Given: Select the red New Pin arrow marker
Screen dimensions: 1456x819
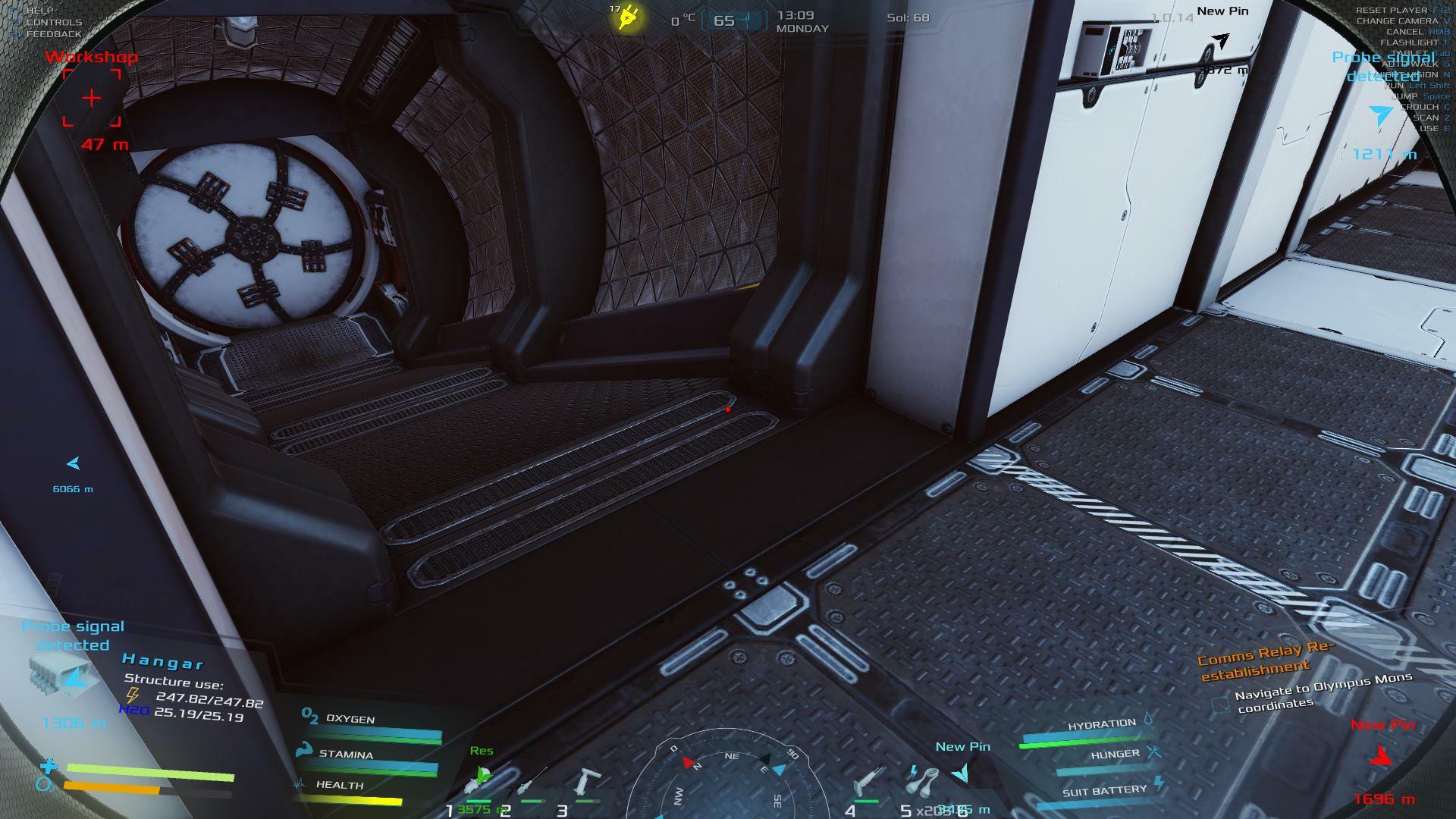Looking at the screenshot, I should coord(1381,755).
